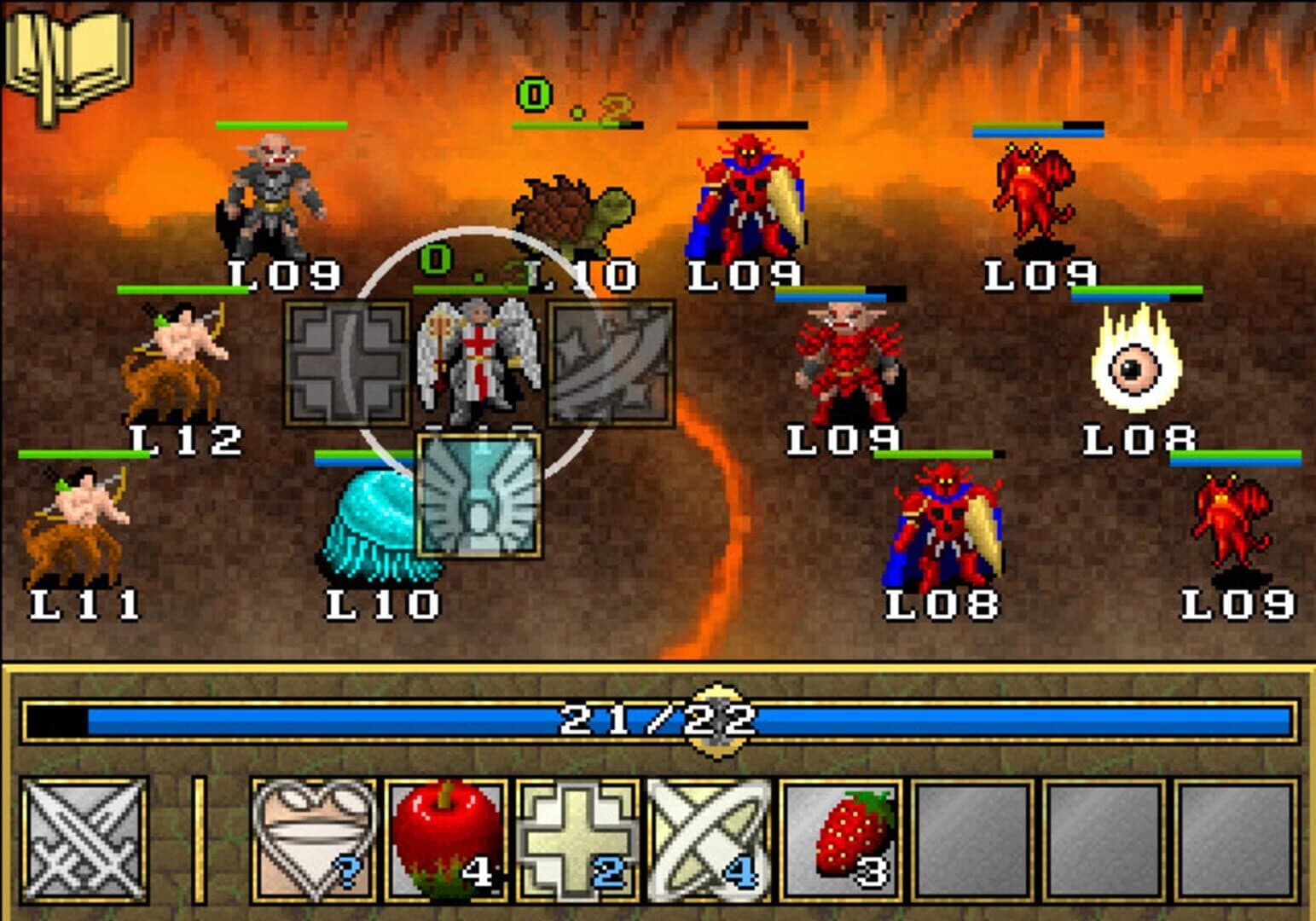Click the 21/22 blue progress bar
1316x921 pixels.
coord(657,719)
